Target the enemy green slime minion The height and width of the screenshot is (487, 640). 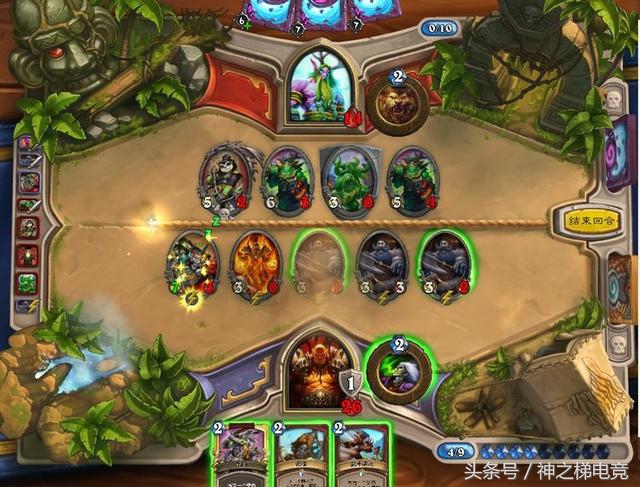click(x=349, y=178)
